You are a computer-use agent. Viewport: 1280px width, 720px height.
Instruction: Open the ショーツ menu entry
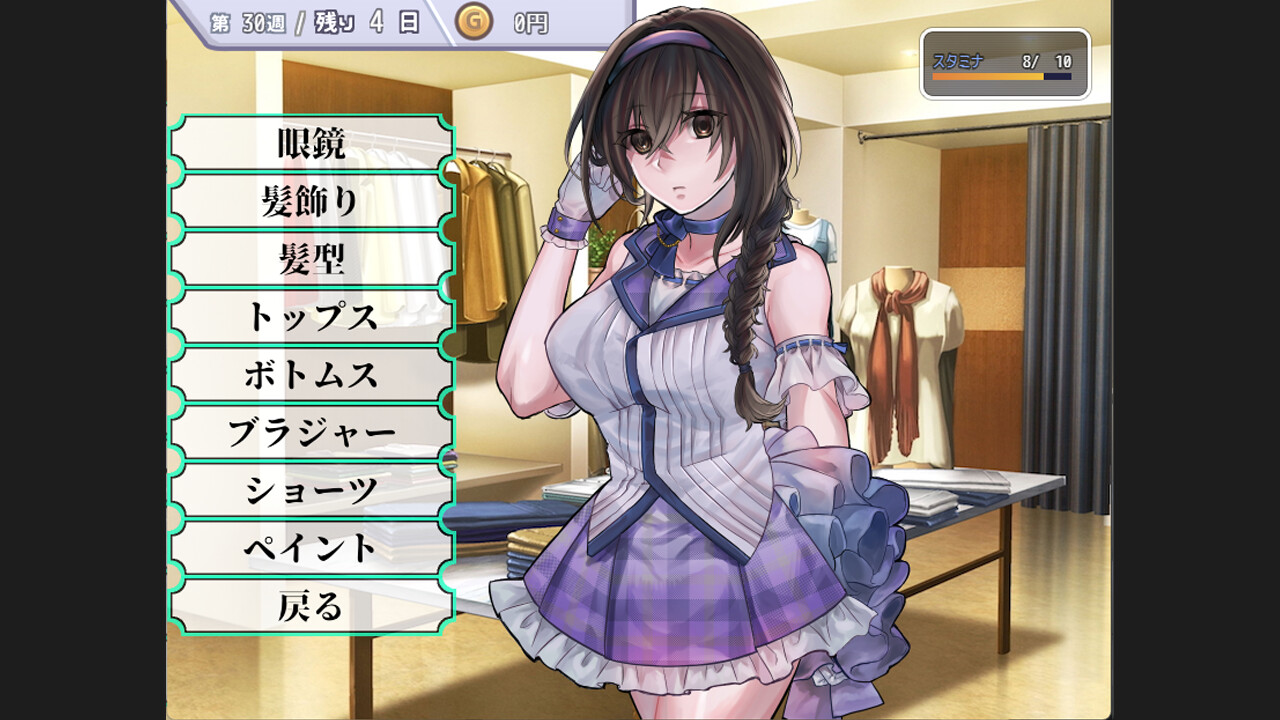point(311,491)
